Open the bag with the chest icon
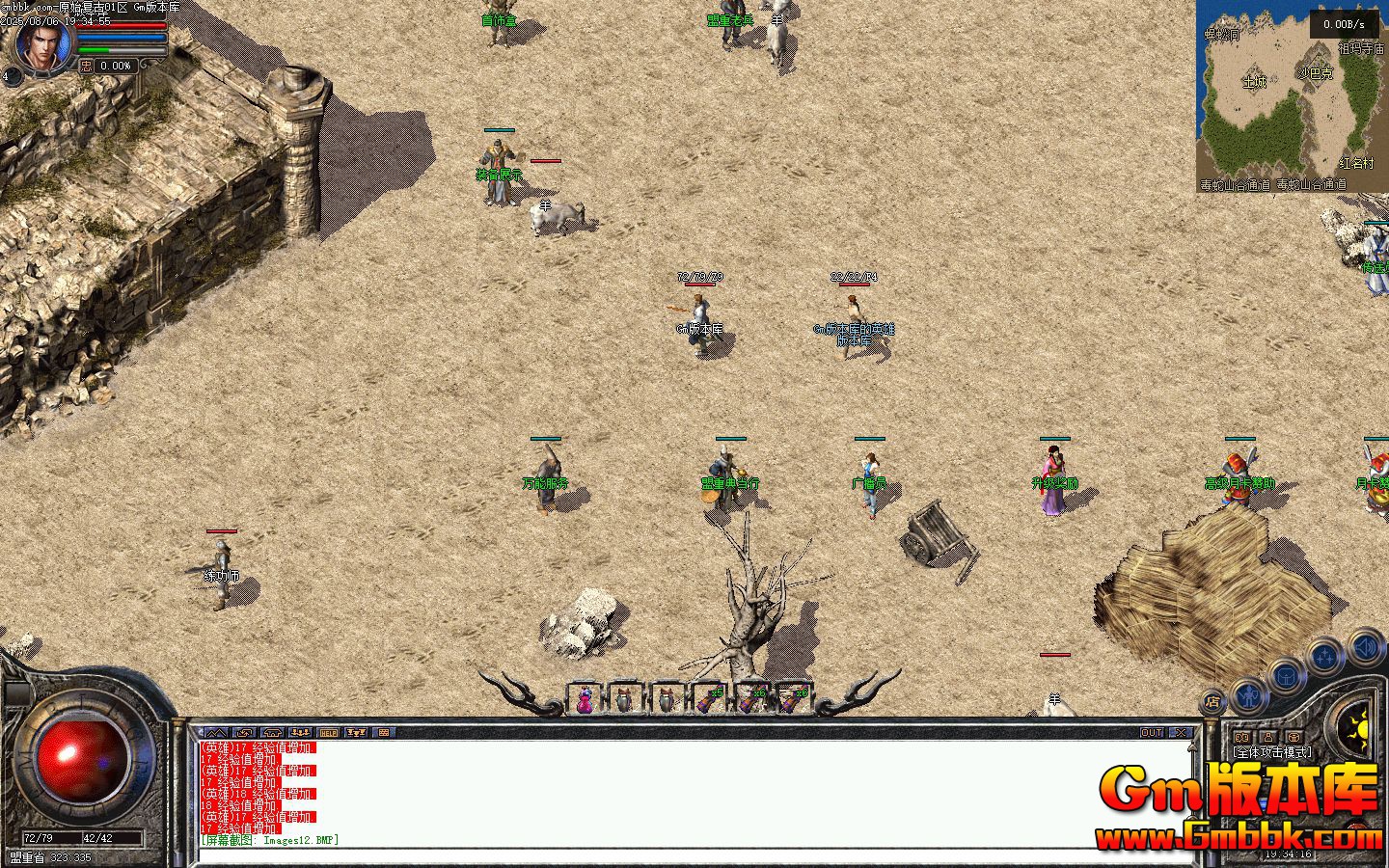Screen dimensions: 1389x868 click(1287, 676)
